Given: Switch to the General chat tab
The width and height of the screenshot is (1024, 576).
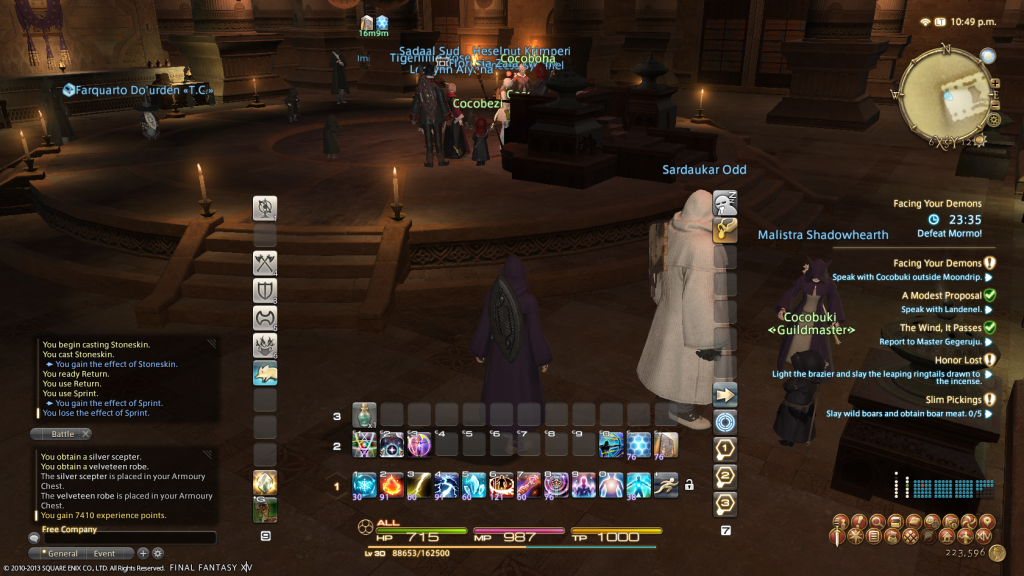Looking at the screenshot, I should pyautogui.click(x=62, y=553).
